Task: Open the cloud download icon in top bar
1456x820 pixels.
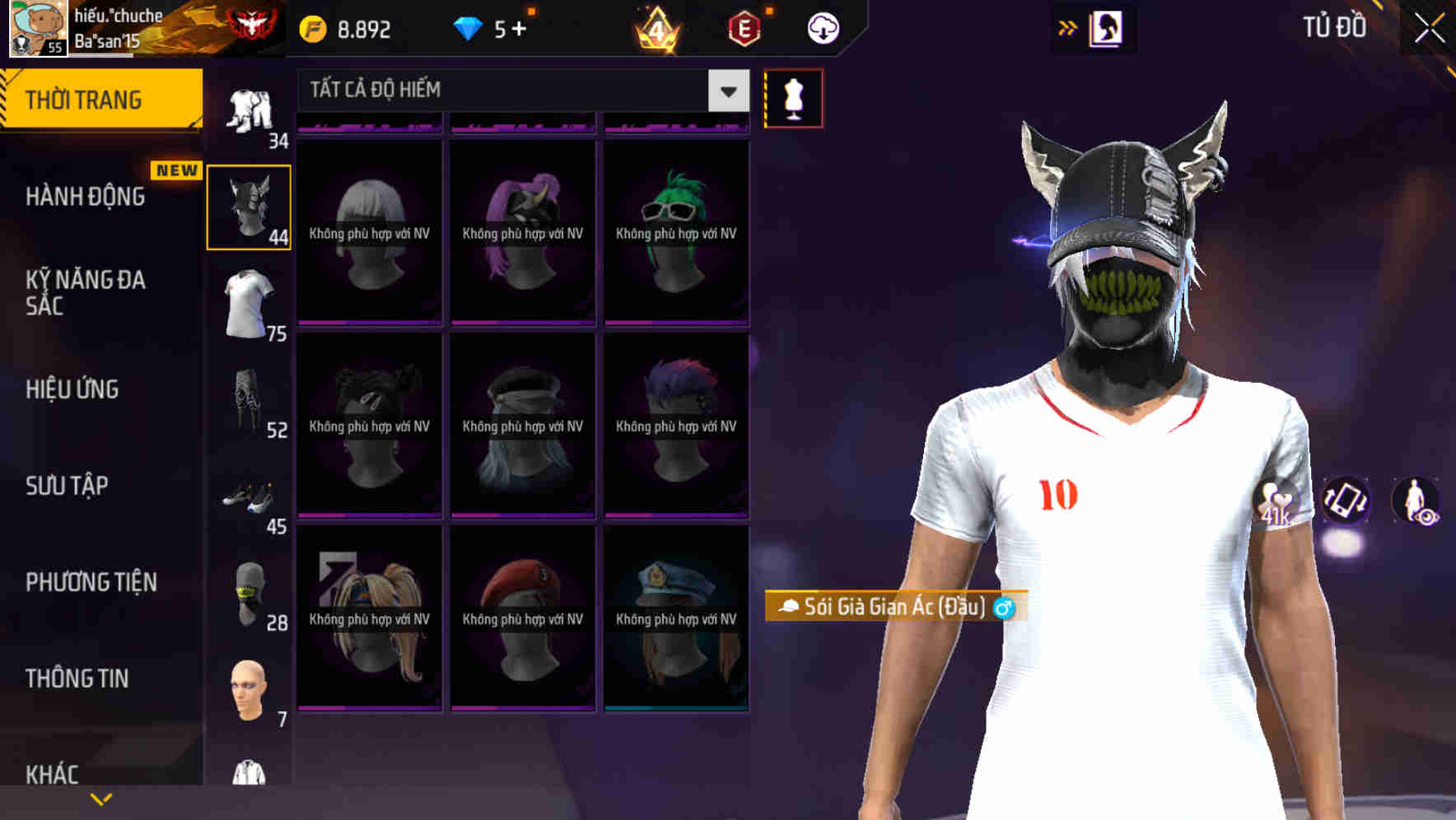Action: [820, 27]
